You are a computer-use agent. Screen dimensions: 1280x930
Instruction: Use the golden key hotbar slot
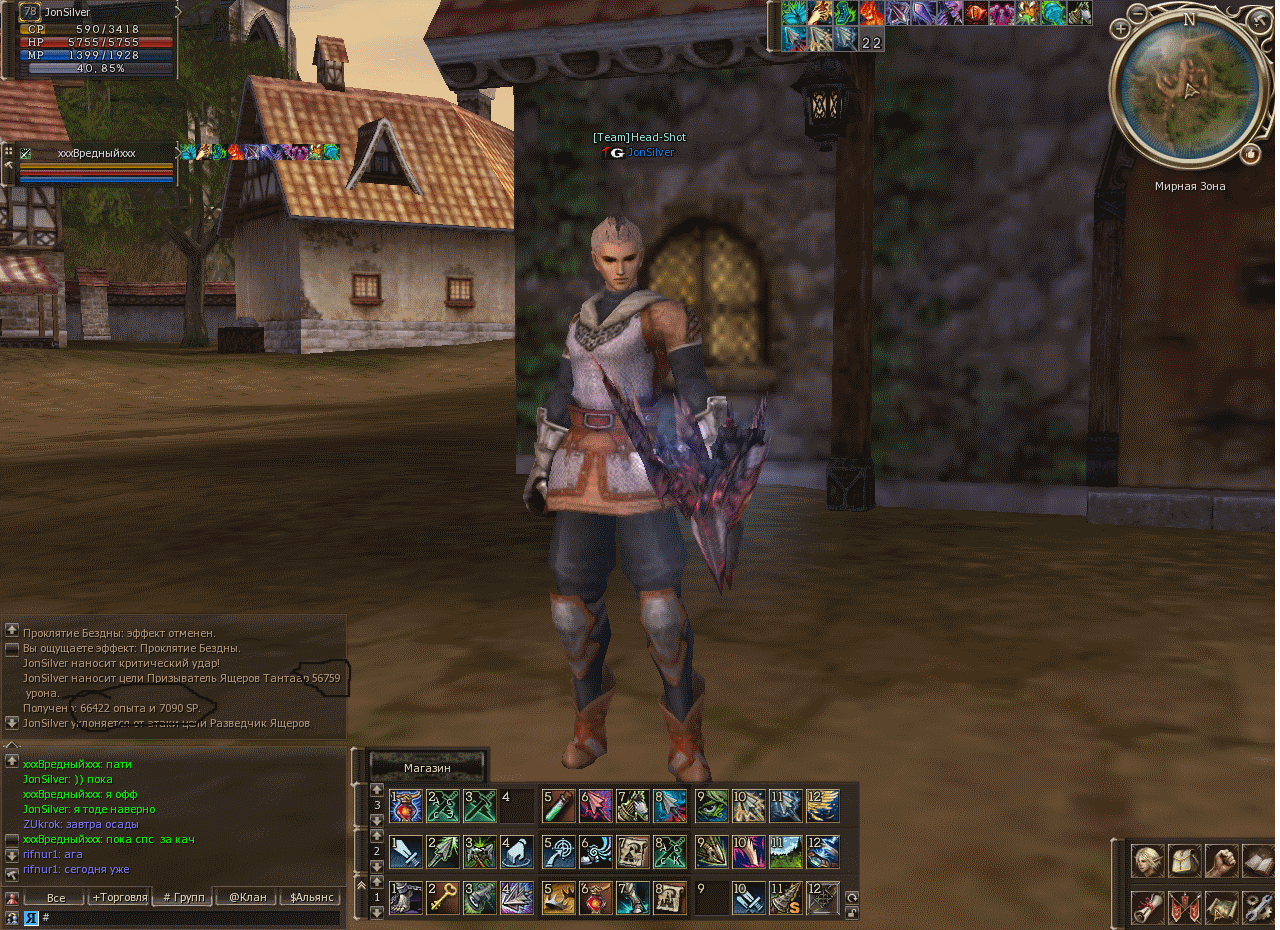(x=443, y=898)
